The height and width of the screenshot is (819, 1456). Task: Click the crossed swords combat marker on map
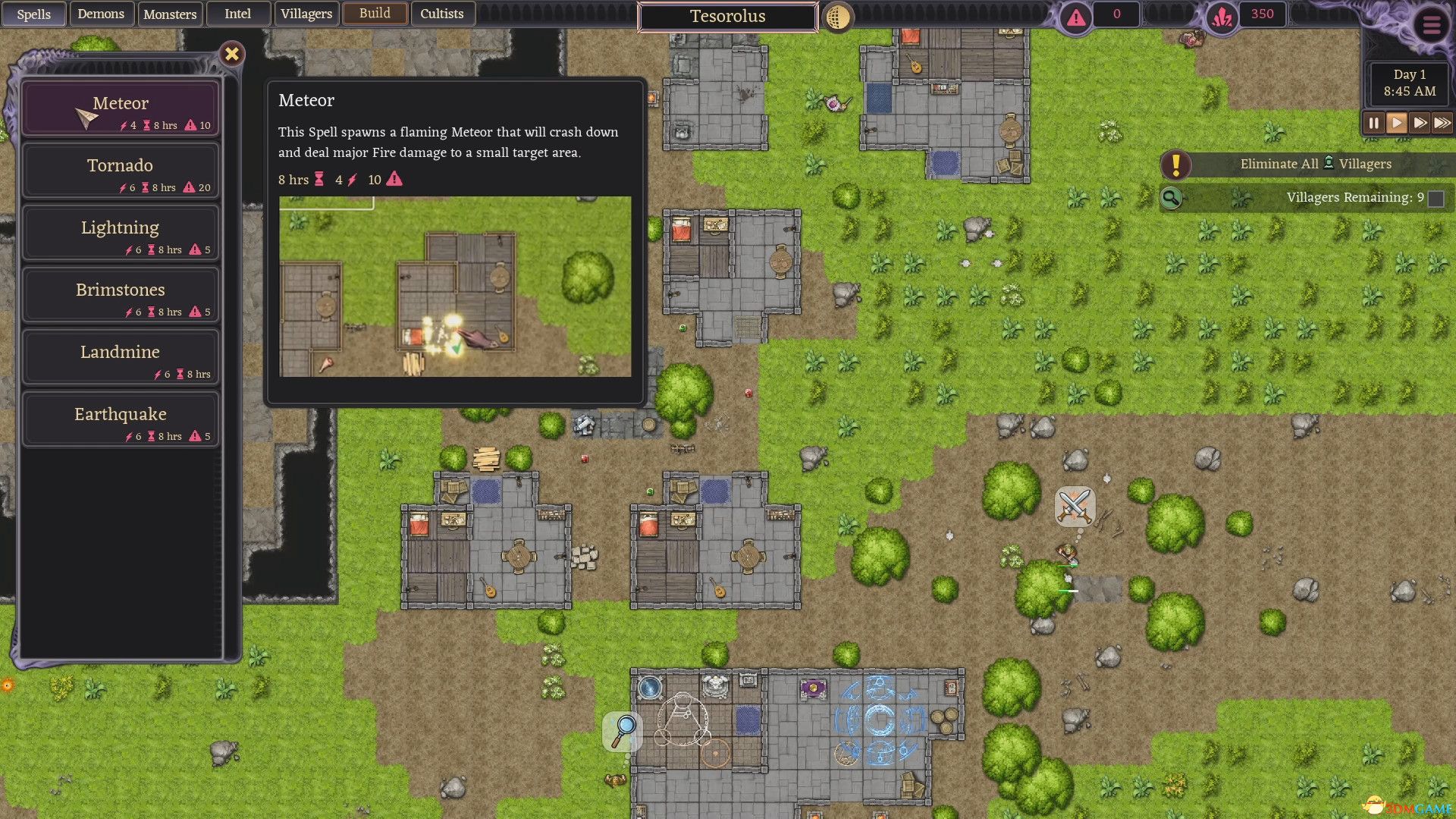pos(1074,506)
